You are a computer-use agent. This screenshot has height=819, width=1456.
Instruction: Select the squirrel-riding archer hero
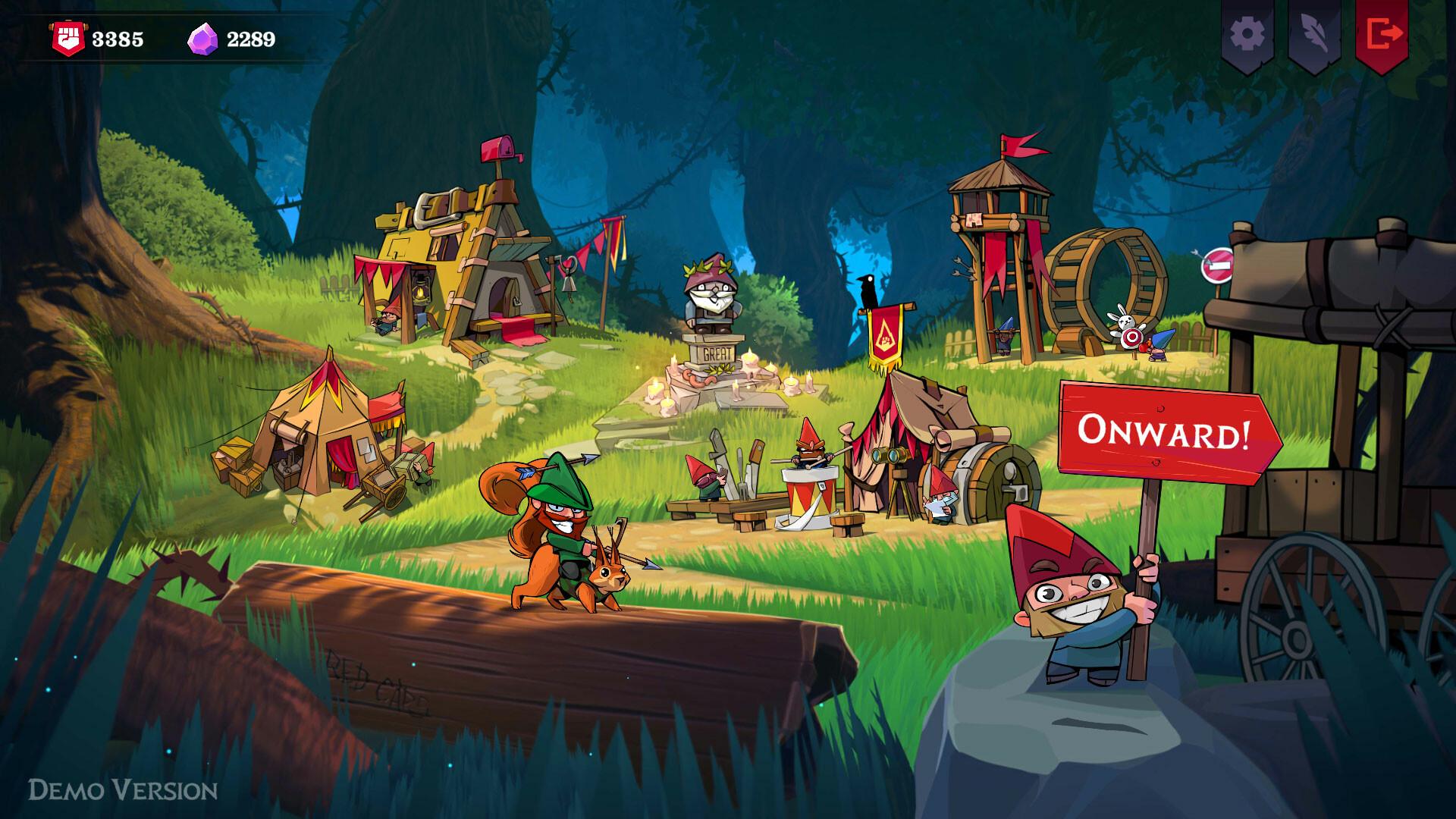click(x=561, y=531)
